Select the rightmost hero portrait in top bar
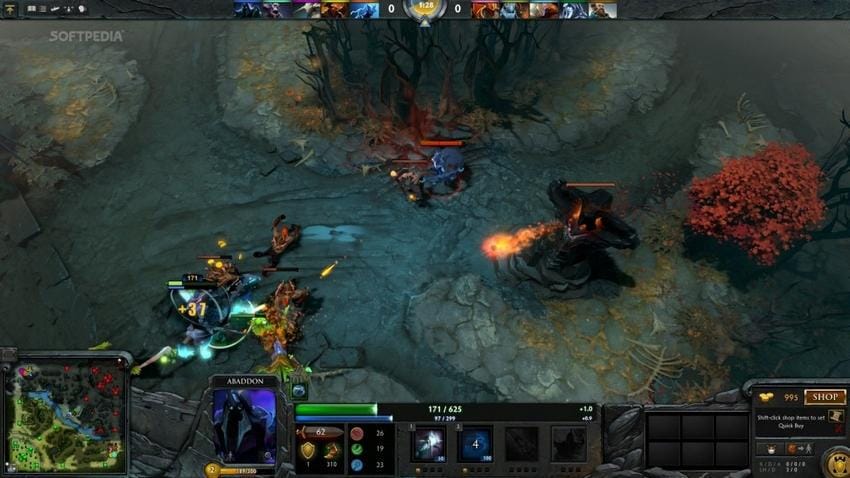Viewport: 850px width, 478px height. click(x=602, y=10)
